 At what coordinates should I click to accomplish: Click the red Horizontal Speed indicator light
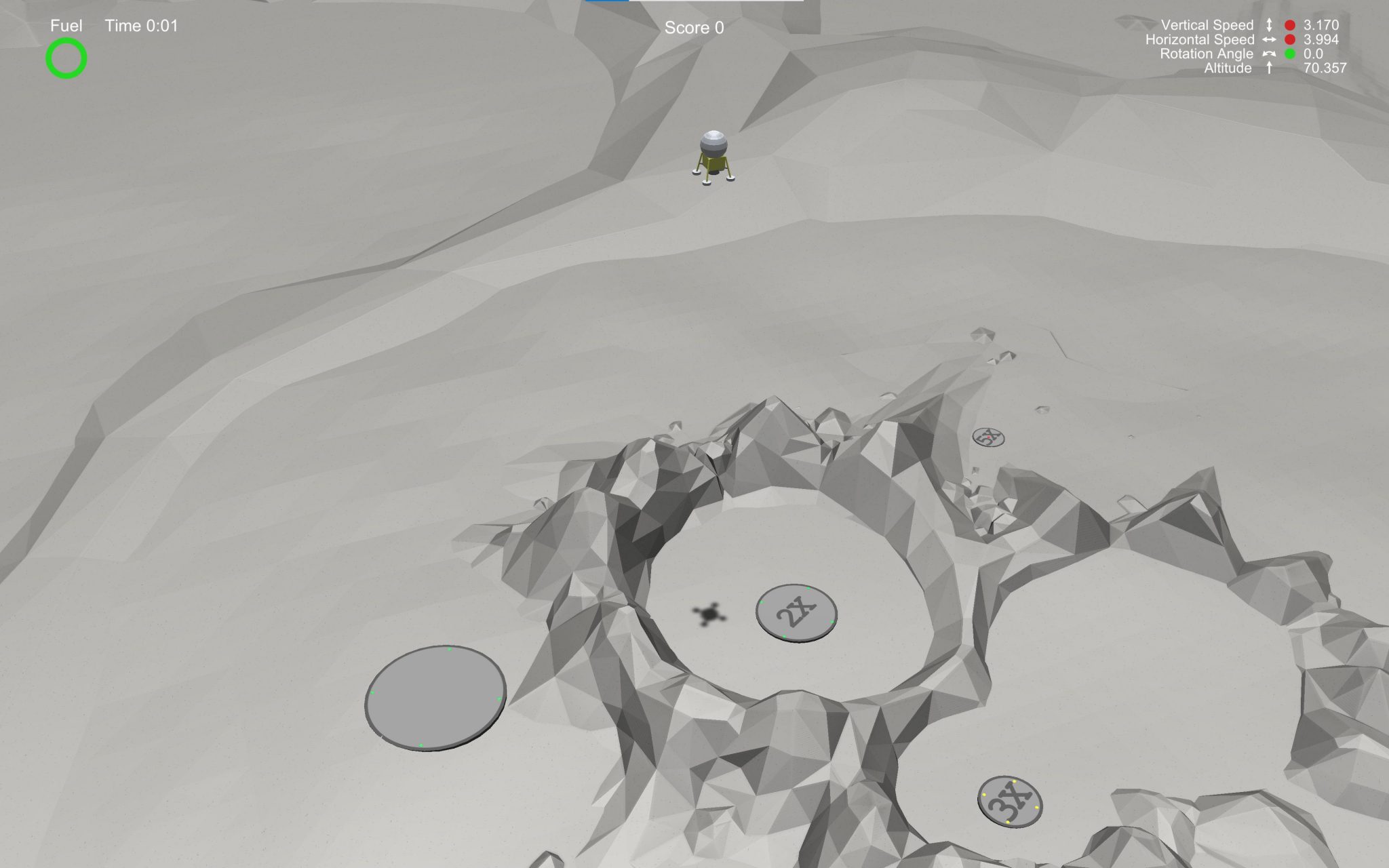click(x=1289, y=39)
